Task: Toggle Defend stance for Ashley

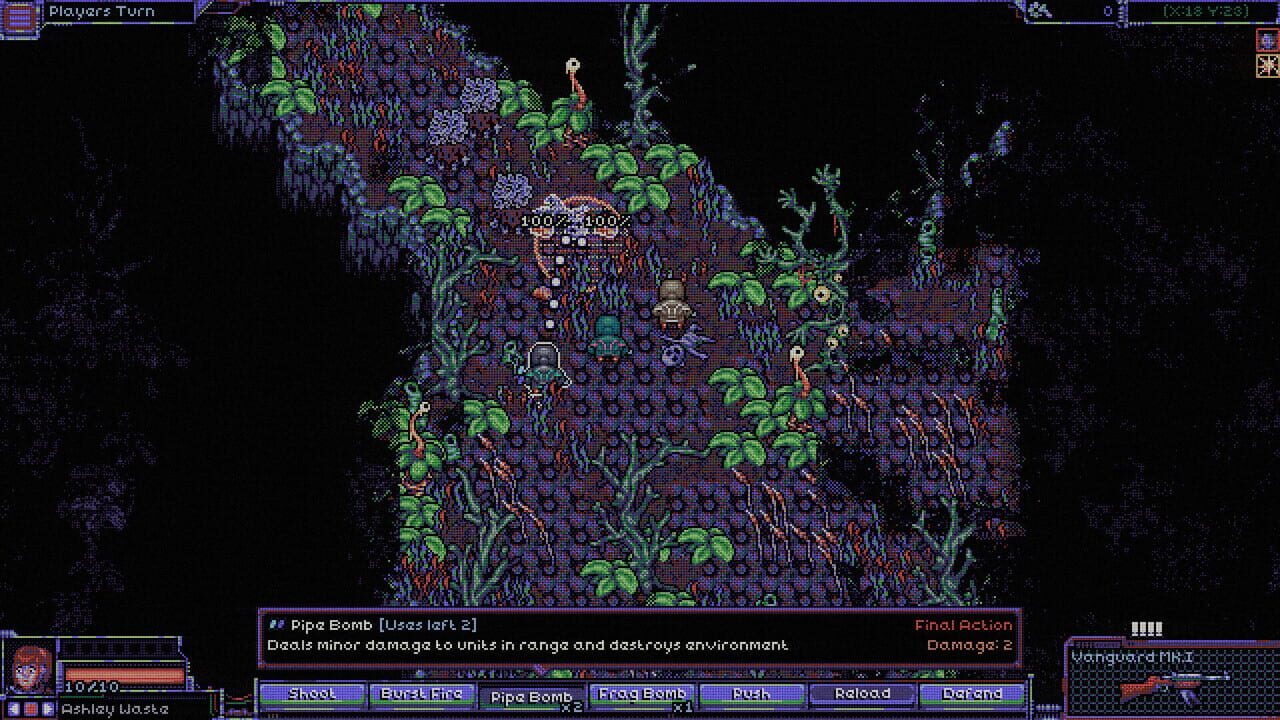Action: [x=971, y=694]
